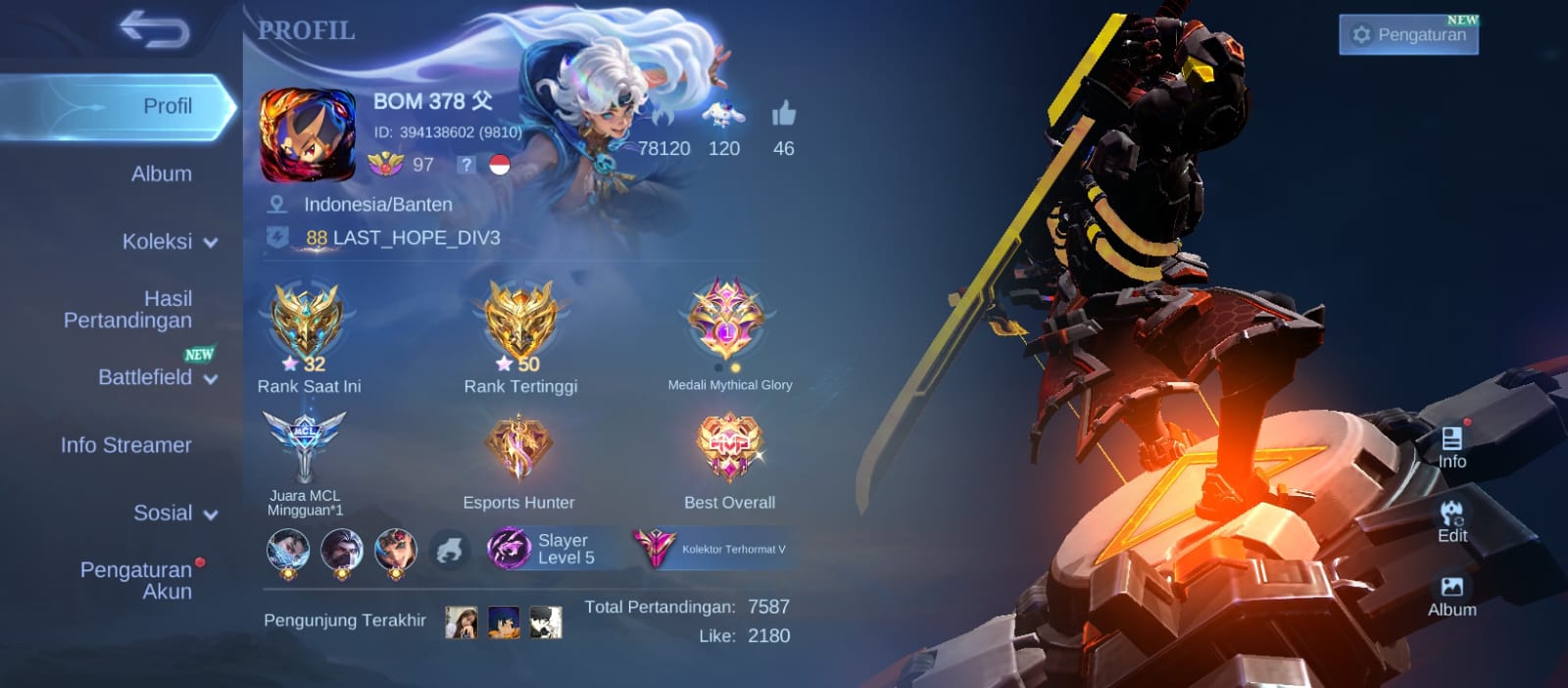Click the Edit showcase button
The image size is (1568, 688).
1451,521
